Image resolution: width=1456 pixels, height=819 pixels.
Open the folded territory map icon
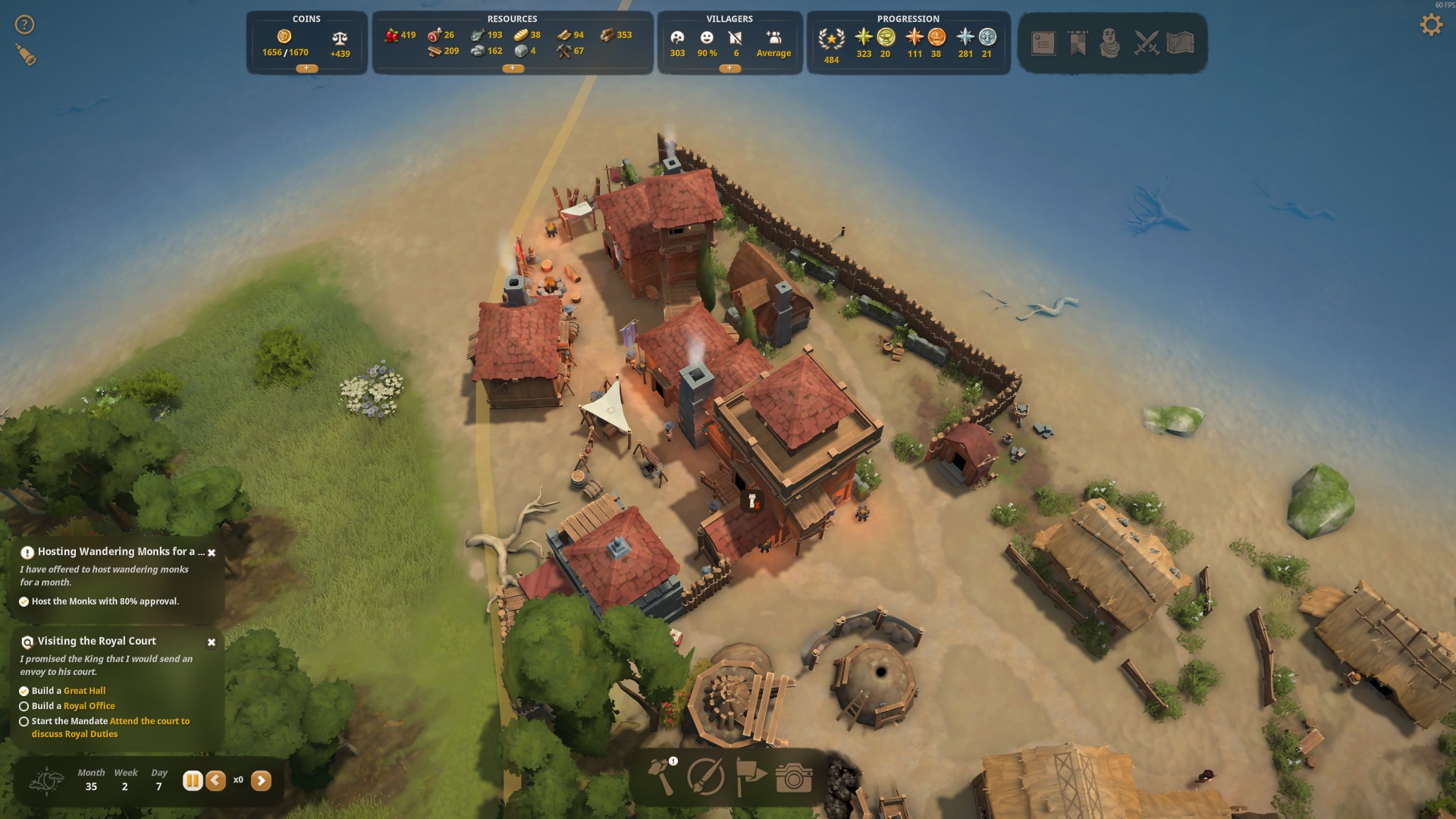point(1180,43)
